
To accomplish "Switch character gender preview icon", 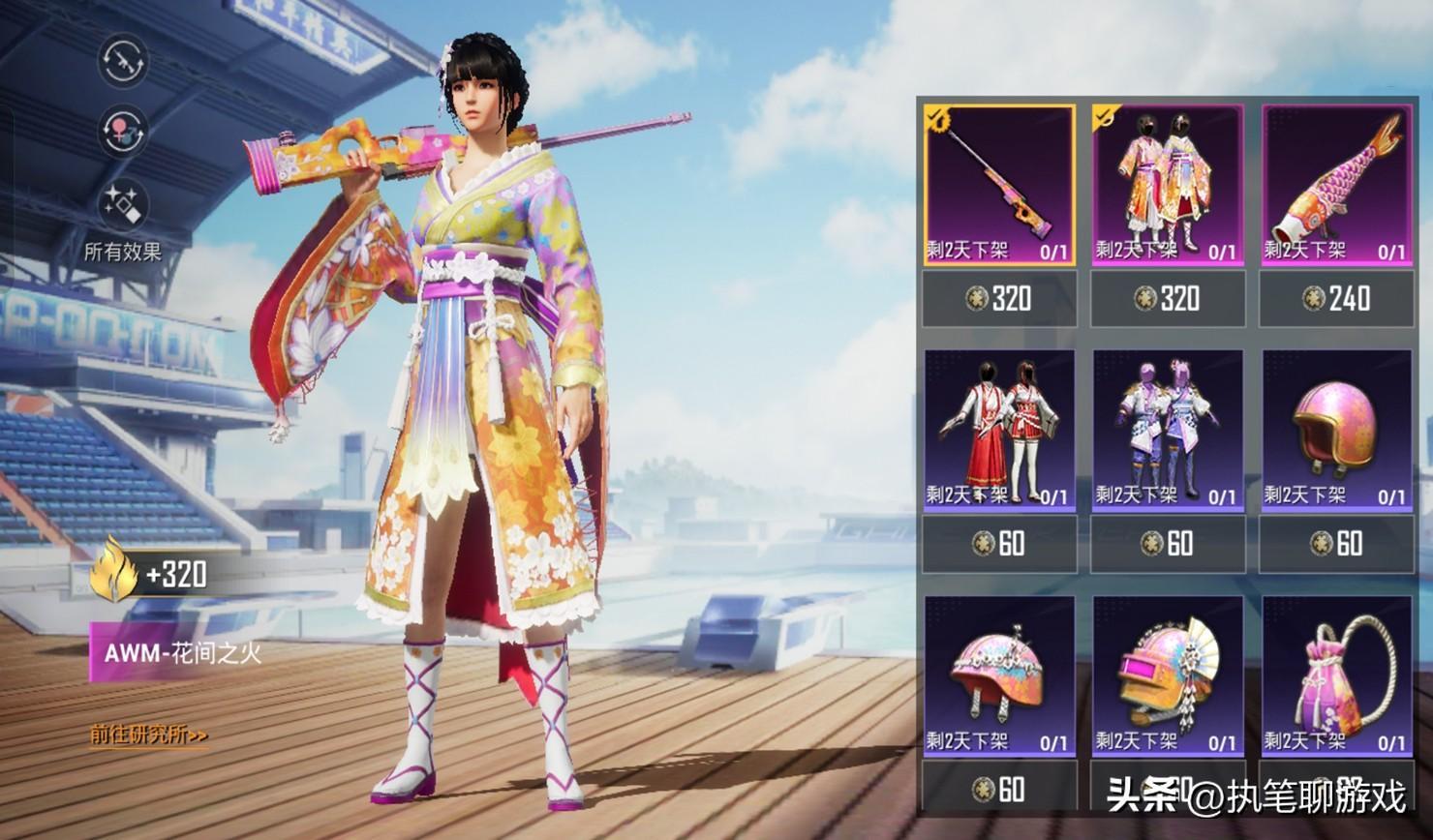I will click(x=123, y=131).
